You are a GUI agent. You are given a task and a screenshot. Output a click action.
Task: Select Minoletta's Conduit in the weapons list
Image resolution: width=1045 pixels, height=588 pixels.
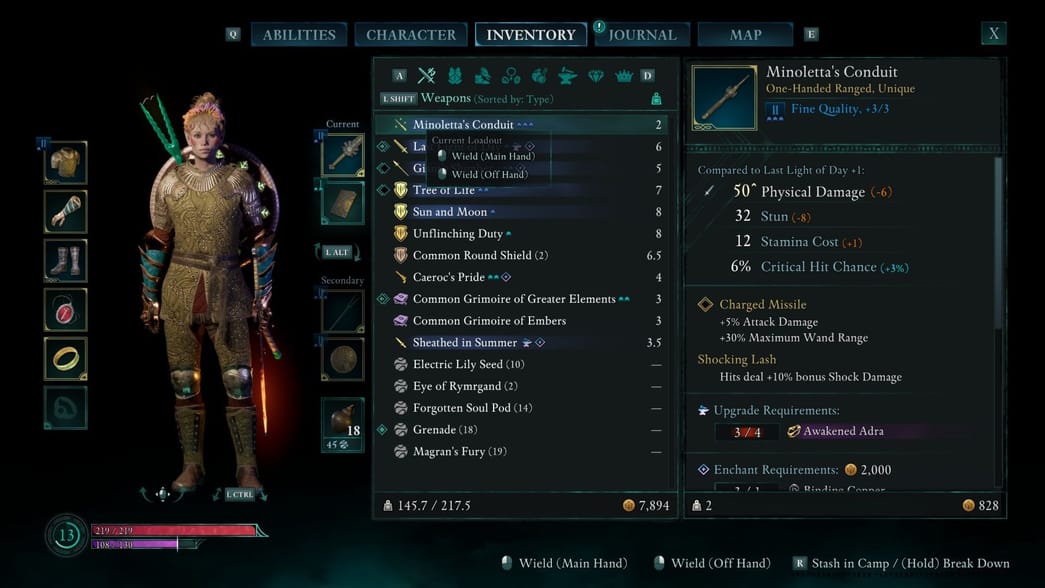(x=463, y=125)
